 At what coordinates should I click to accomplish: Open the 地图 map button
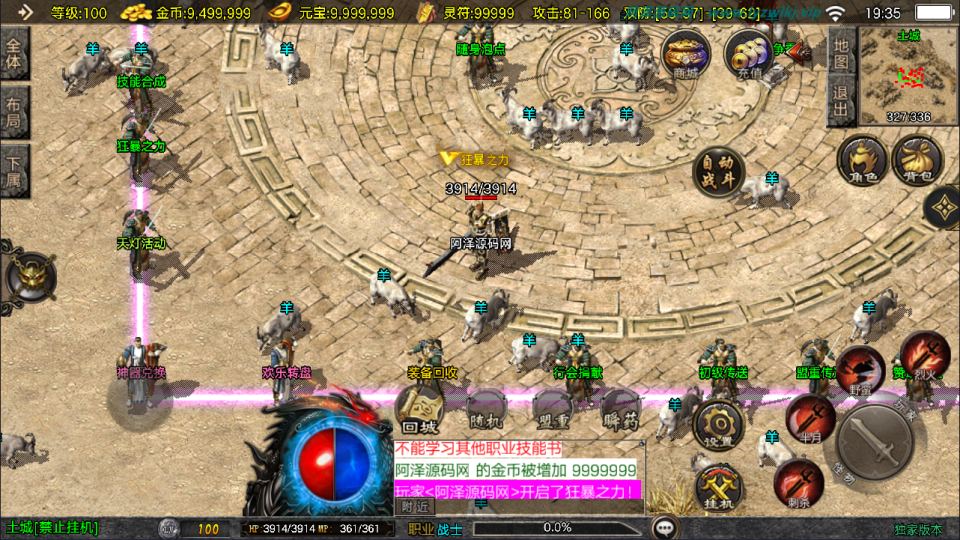[x=841, y=53]
